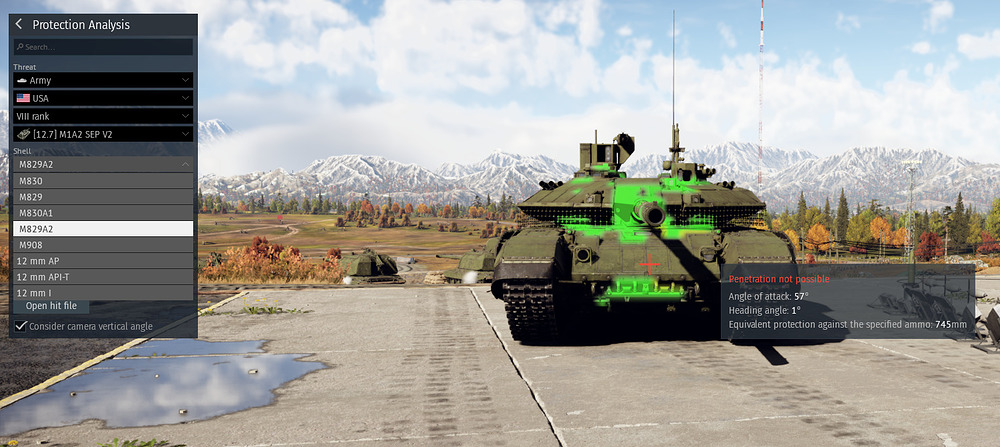Select the M830 shell
This screenshot has width=1000, height=447.
pyautogui.click(x=103, y=180)
